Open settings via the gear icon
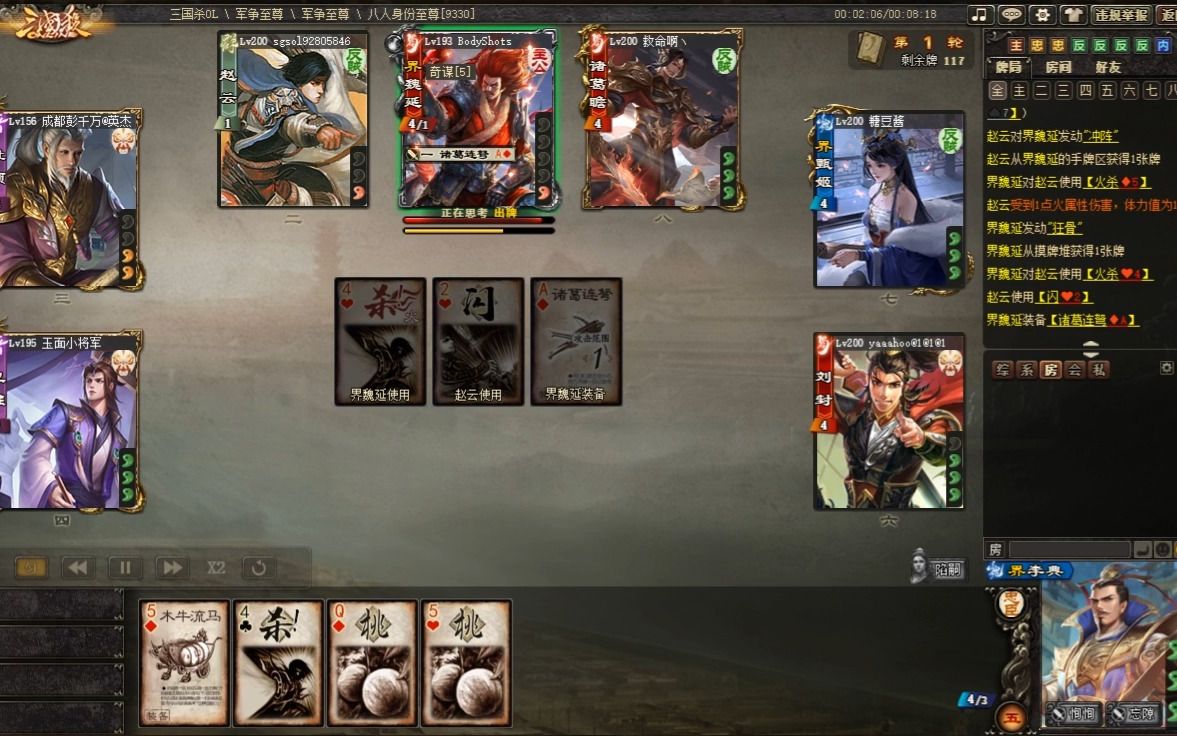 tap(1042, 15)
